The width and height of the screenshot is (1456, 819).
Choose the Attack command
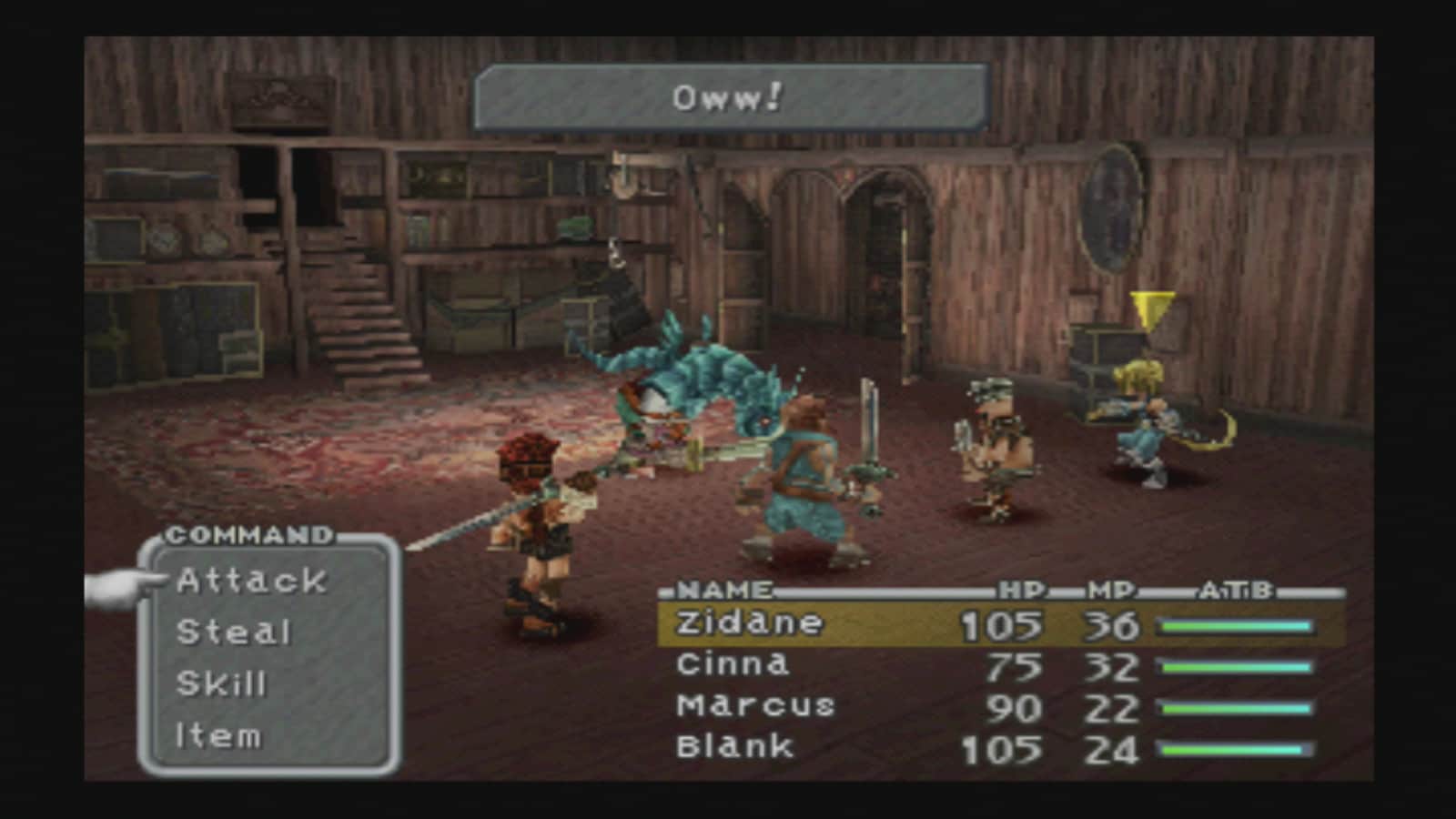[x=251, y=581]
